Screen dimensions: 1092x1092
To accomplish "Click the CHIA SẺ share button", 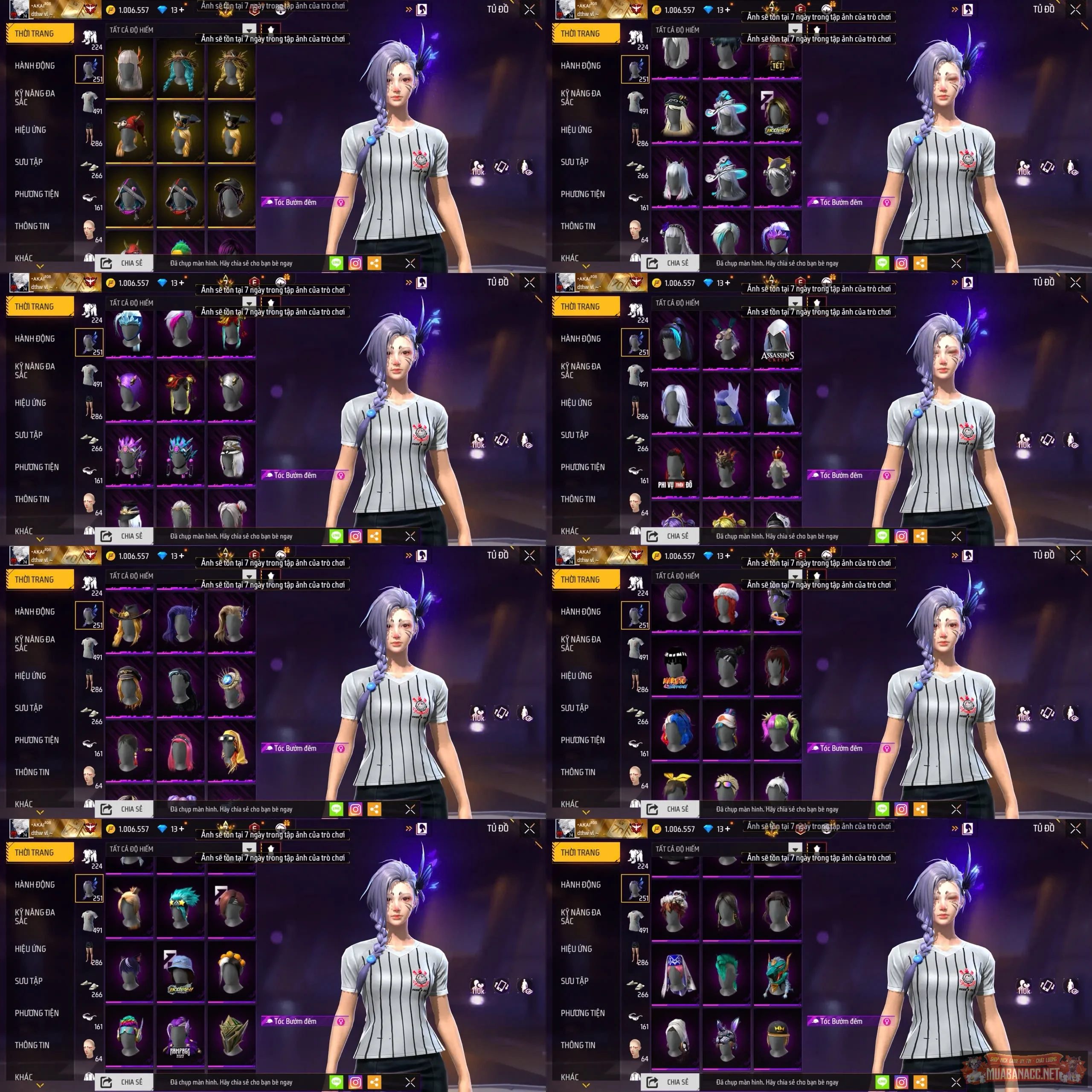I will [125, 262].
